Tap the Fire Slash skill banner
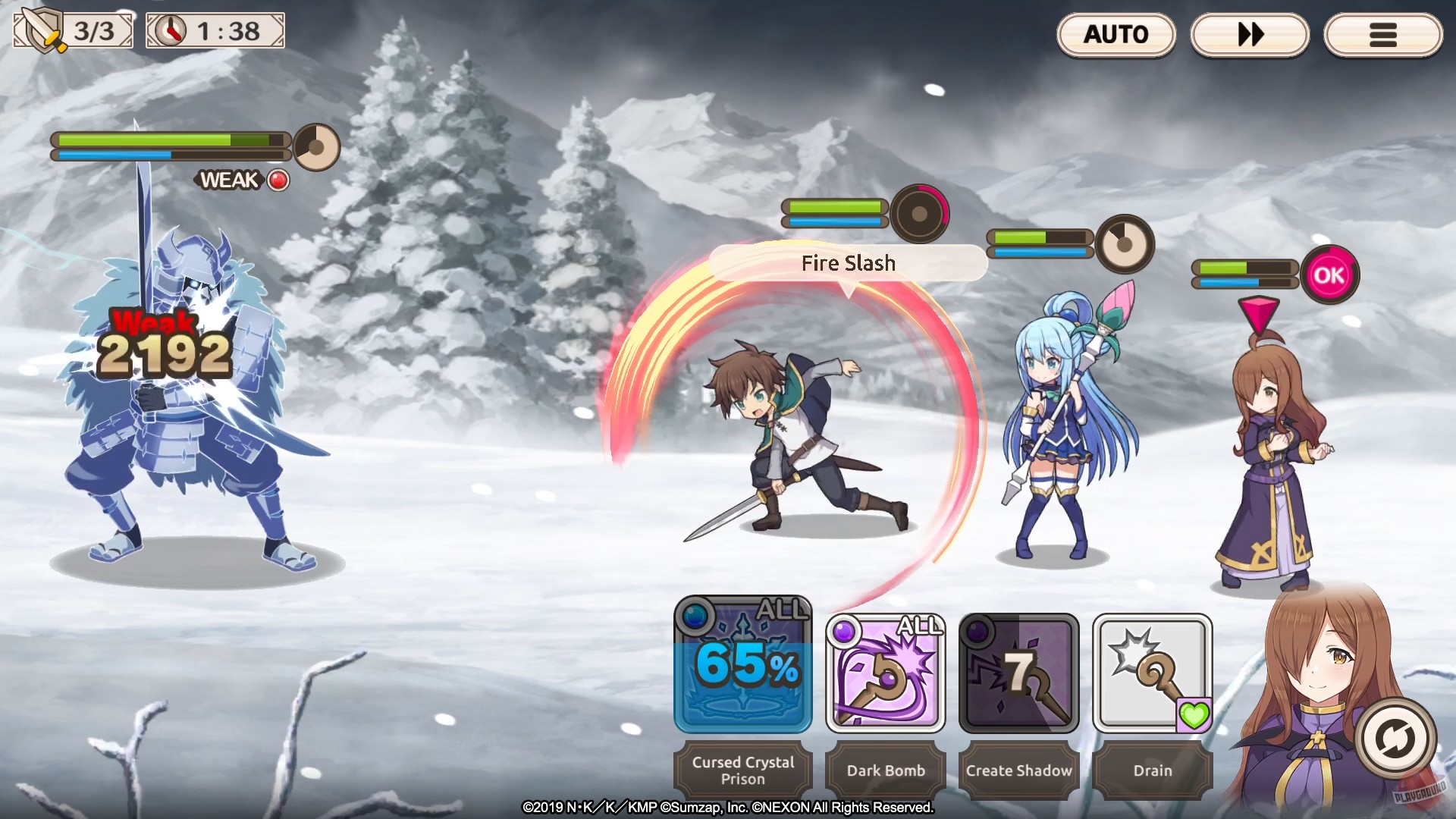Viewport: 1456px width, 819px height. [x=849, y=263]
